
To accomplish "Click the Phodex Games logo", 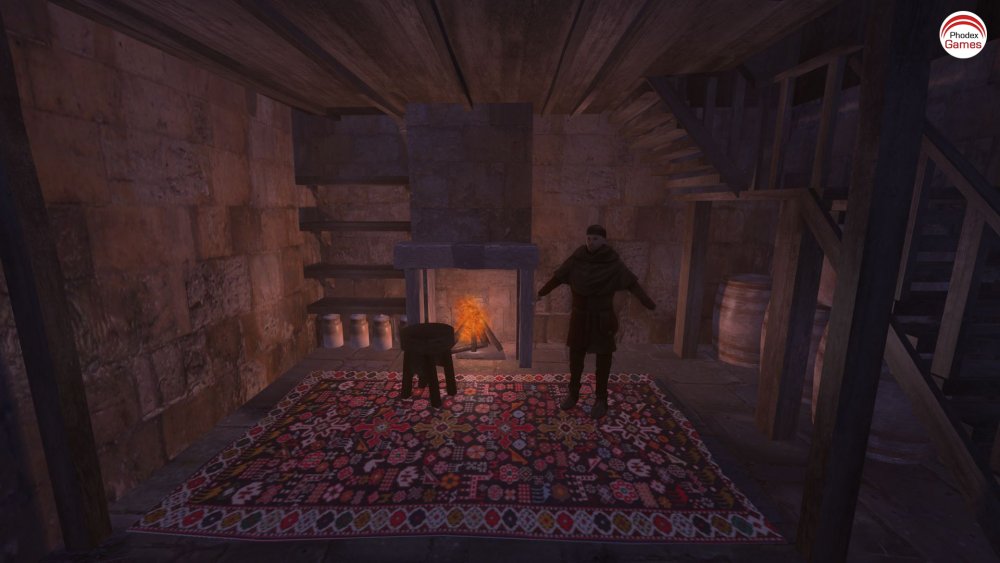I will (962, 35).
